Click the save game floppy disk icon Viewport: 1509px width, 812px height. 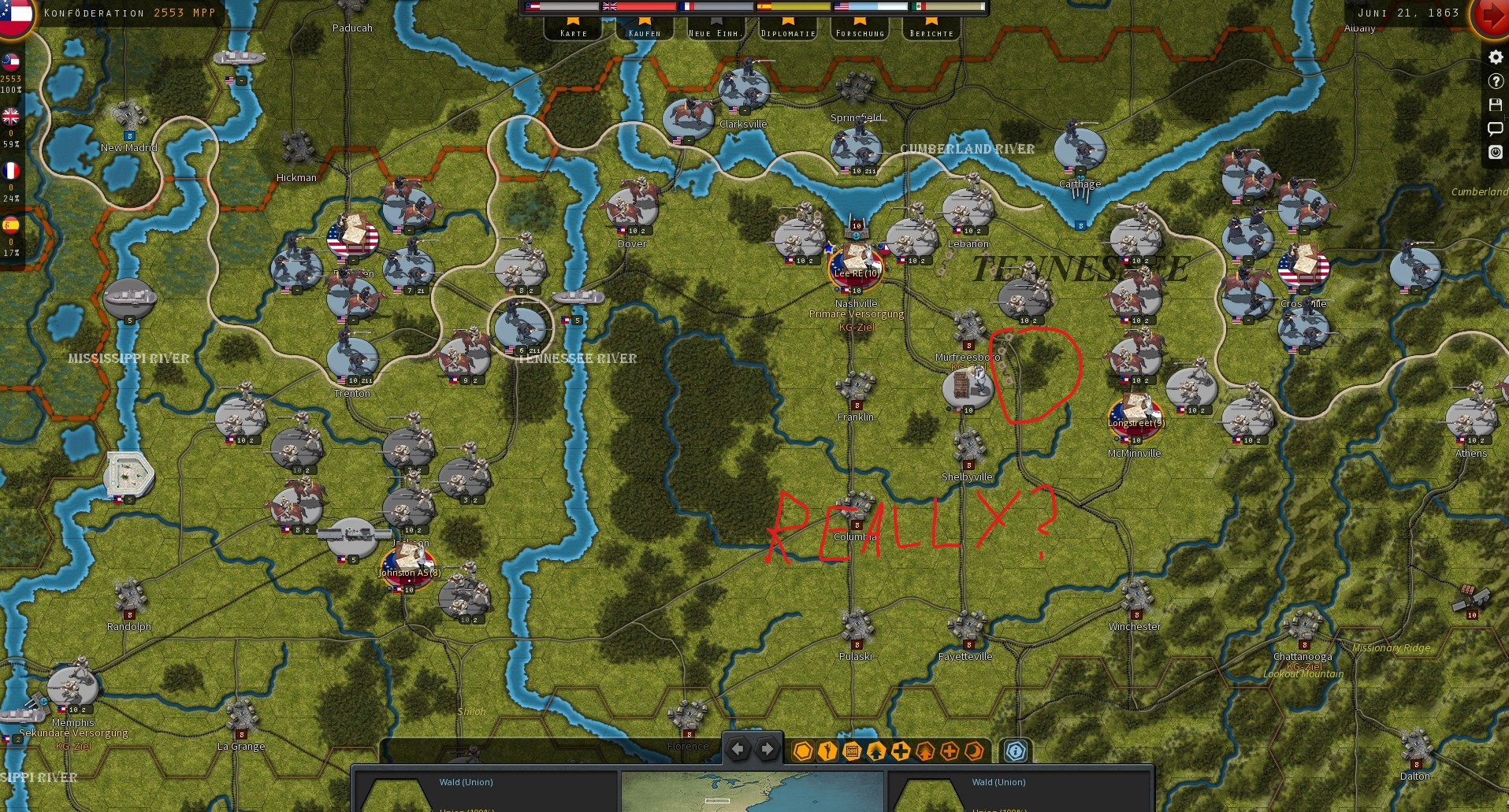click(1494, 105)
